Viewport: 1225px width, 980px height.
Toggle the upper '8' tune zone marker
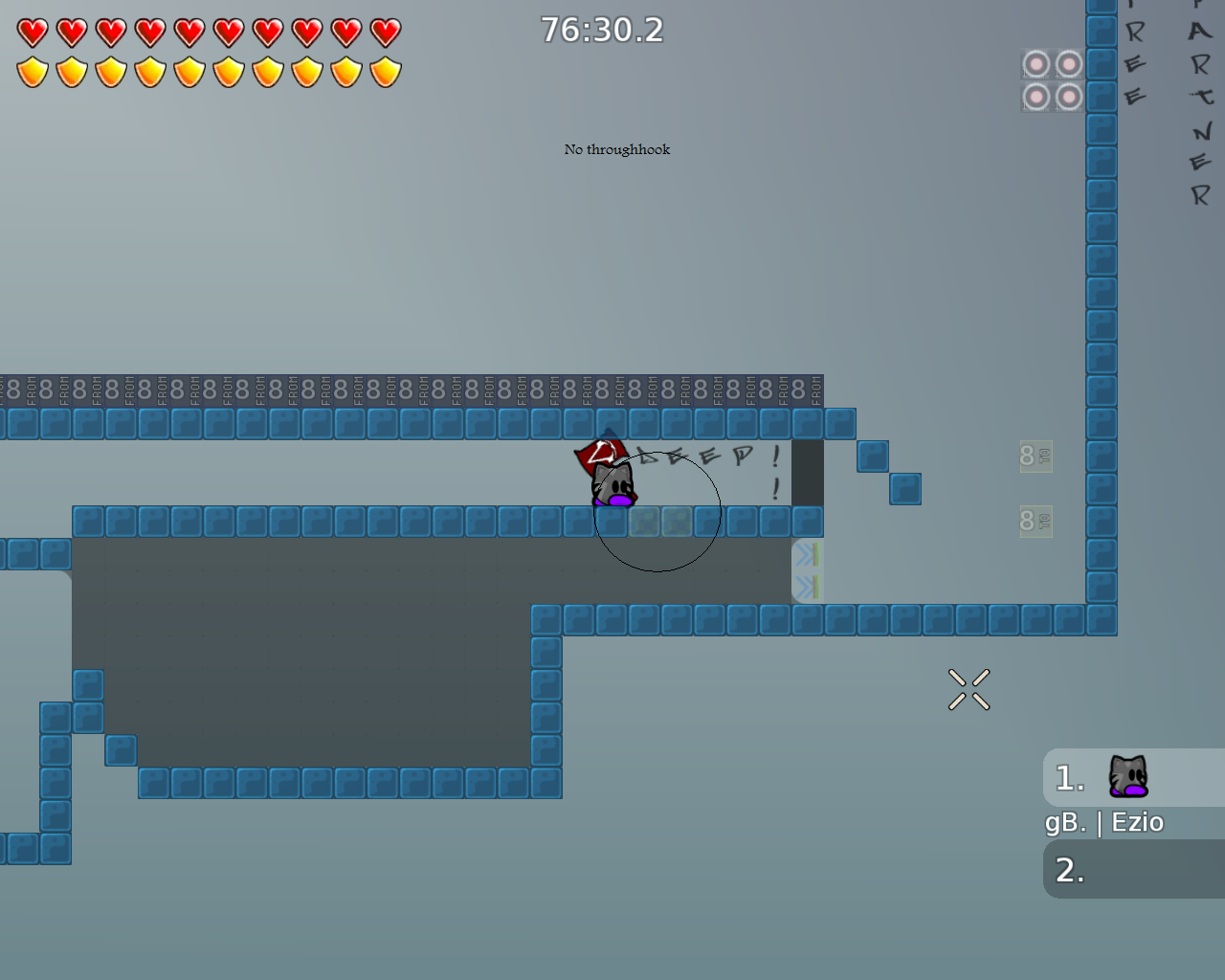click(1035, 457)
